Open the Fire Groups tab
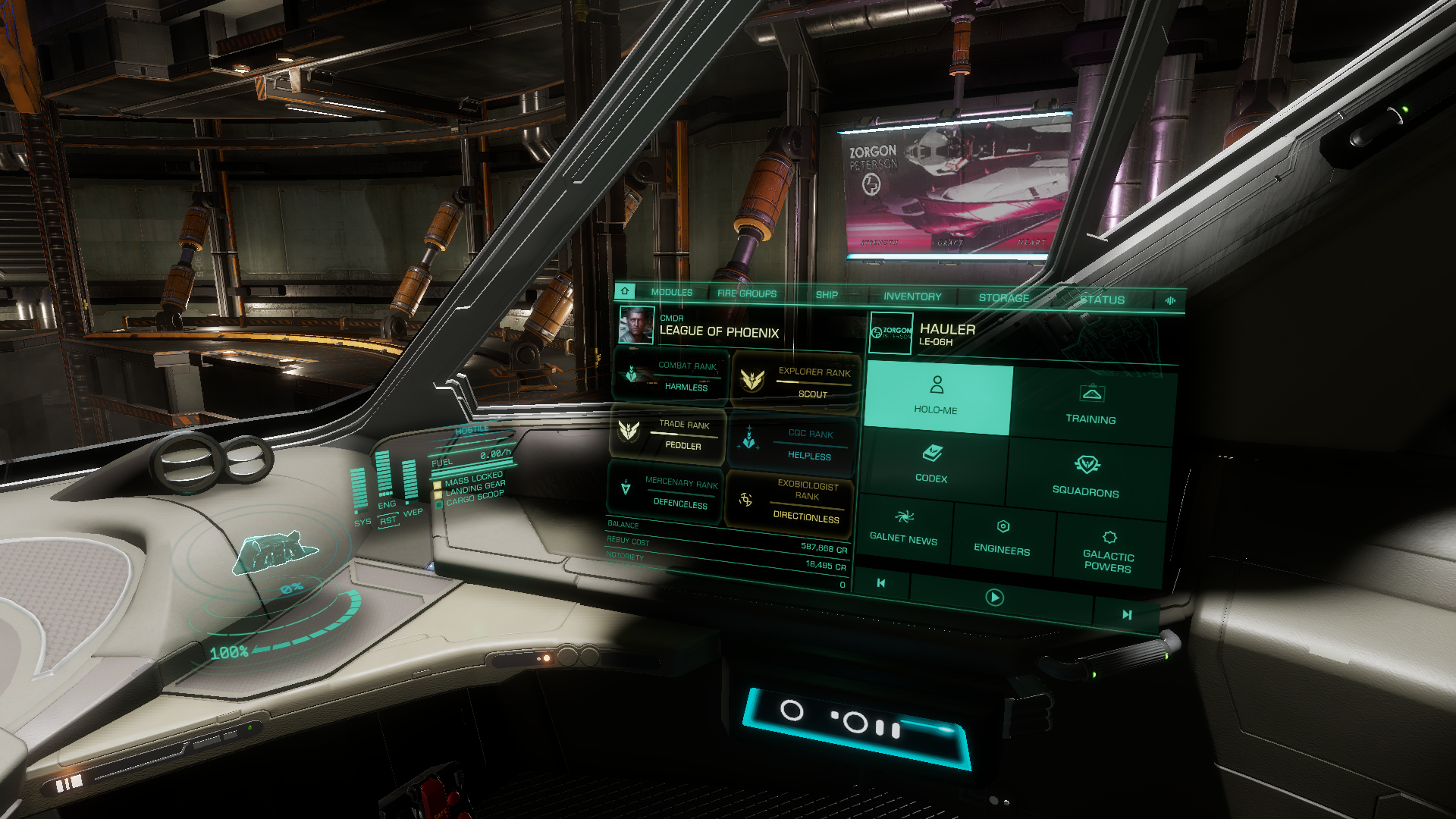1456x819 pixels. [746, 293]
